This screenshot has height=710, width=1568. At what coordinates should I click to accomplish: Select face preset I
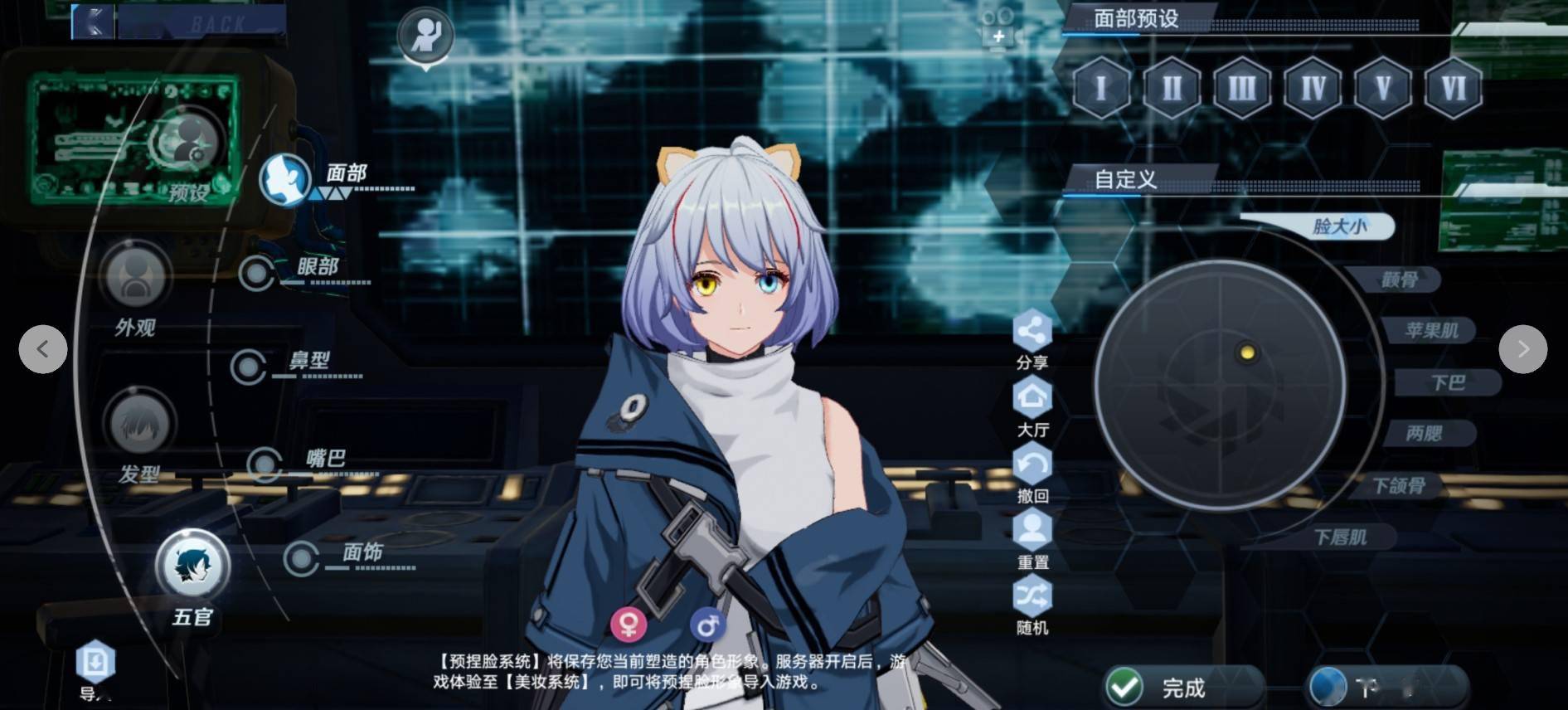1100,88
